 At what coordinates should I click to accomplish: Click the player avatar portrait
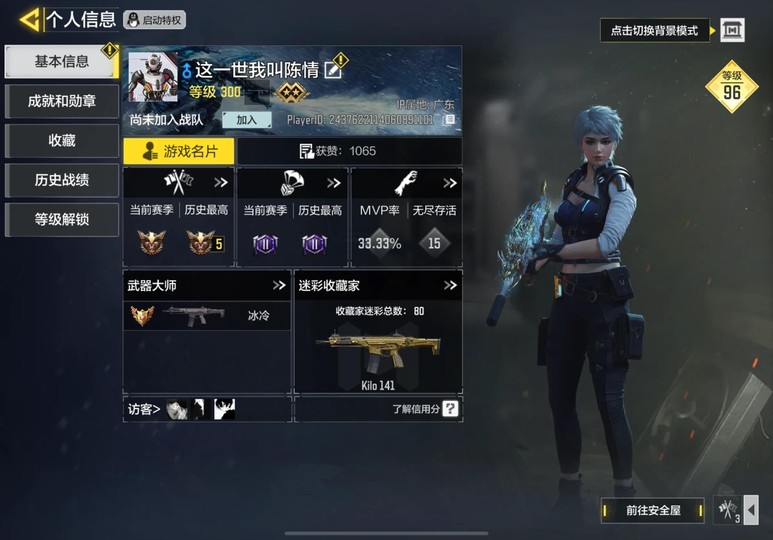pos(153,77)
